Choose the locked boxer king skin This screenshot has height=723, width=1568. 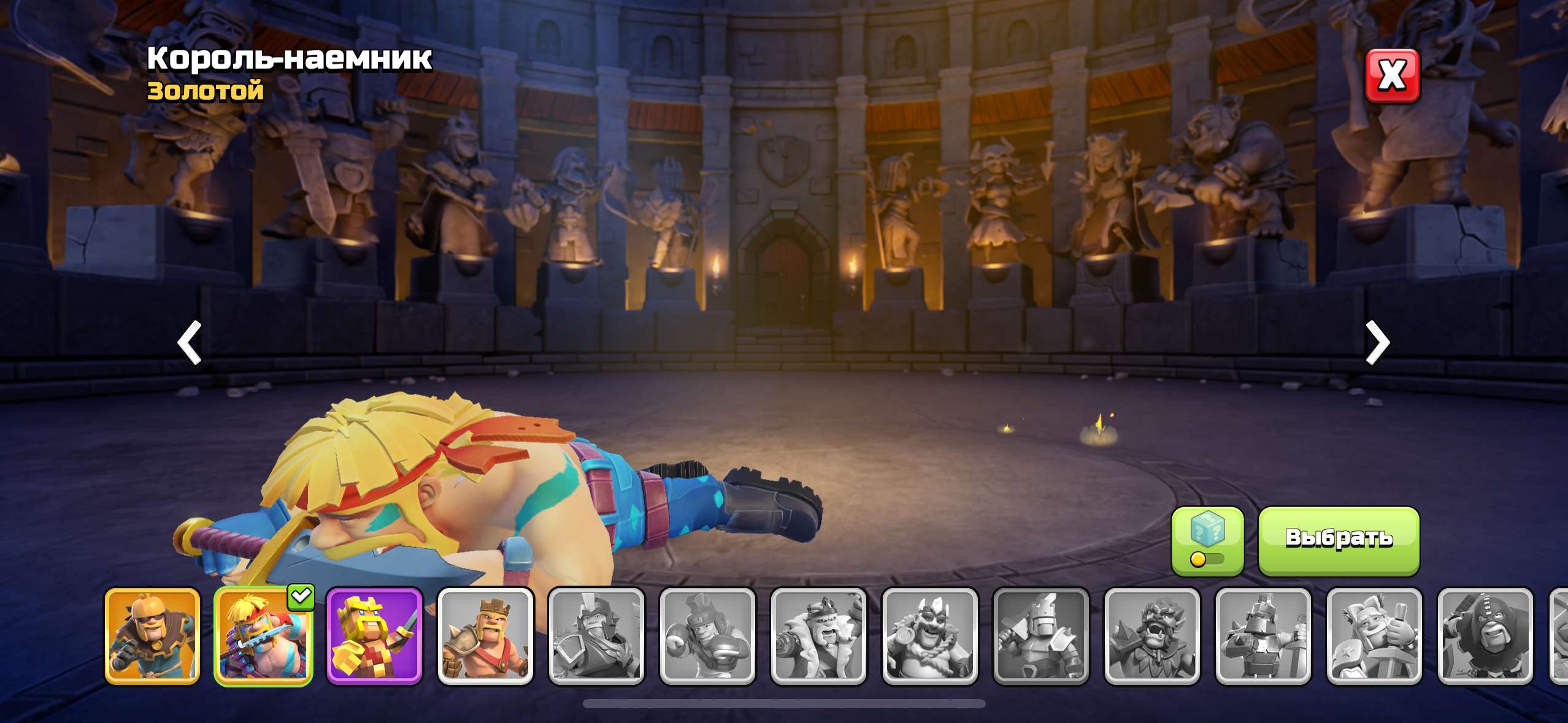coord(707,636)
